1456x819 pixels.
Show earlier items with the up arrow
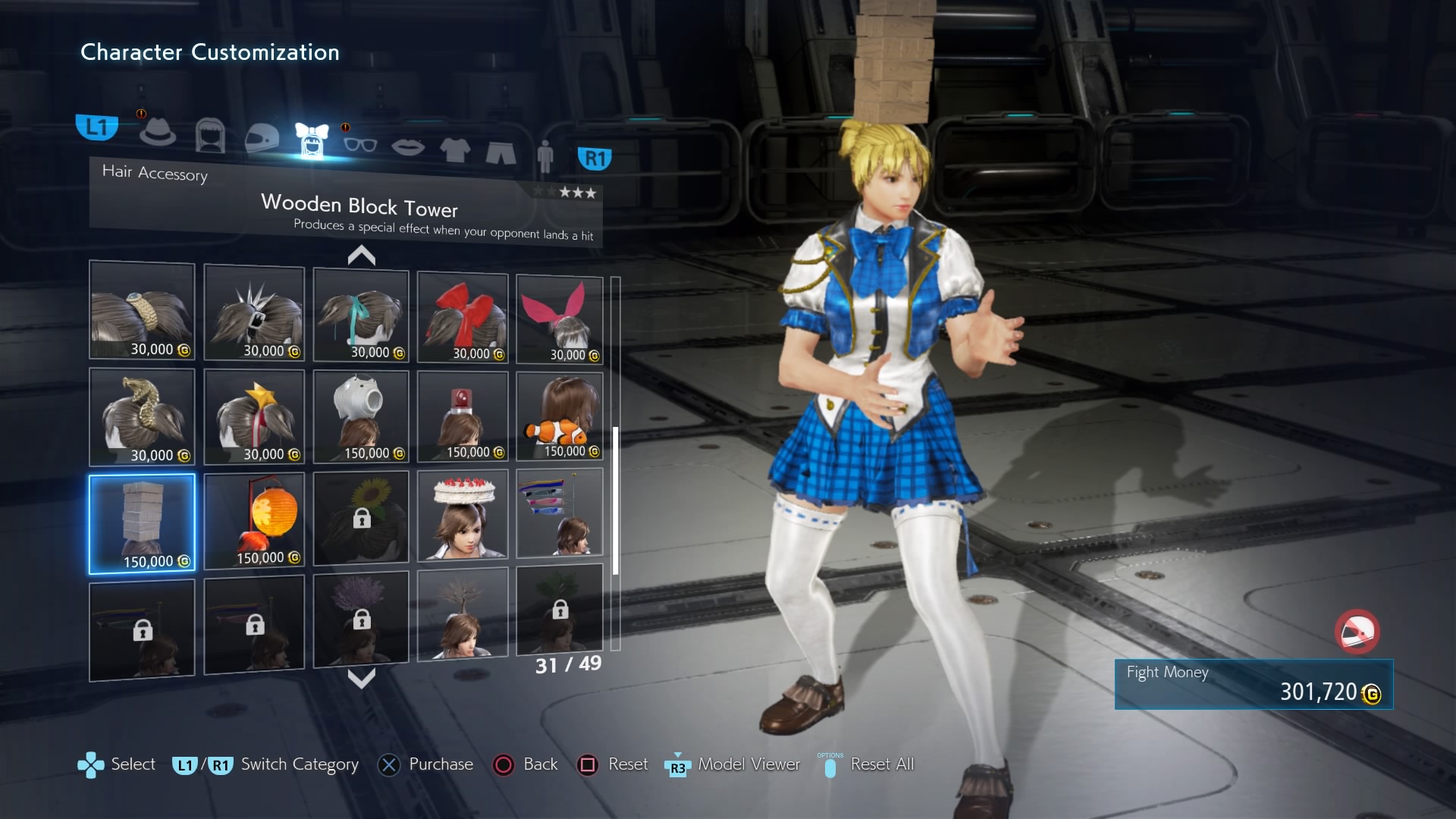tap(362, 256)
